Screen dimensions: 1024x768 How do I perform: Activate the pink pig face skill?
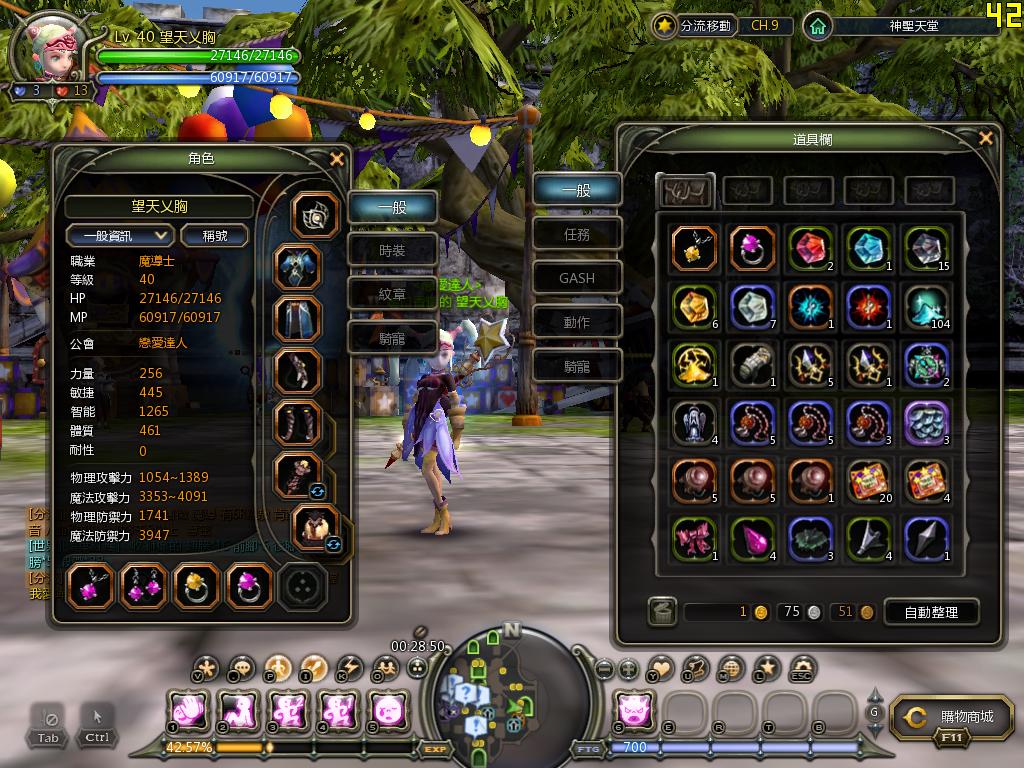click(x=633, y=708)
